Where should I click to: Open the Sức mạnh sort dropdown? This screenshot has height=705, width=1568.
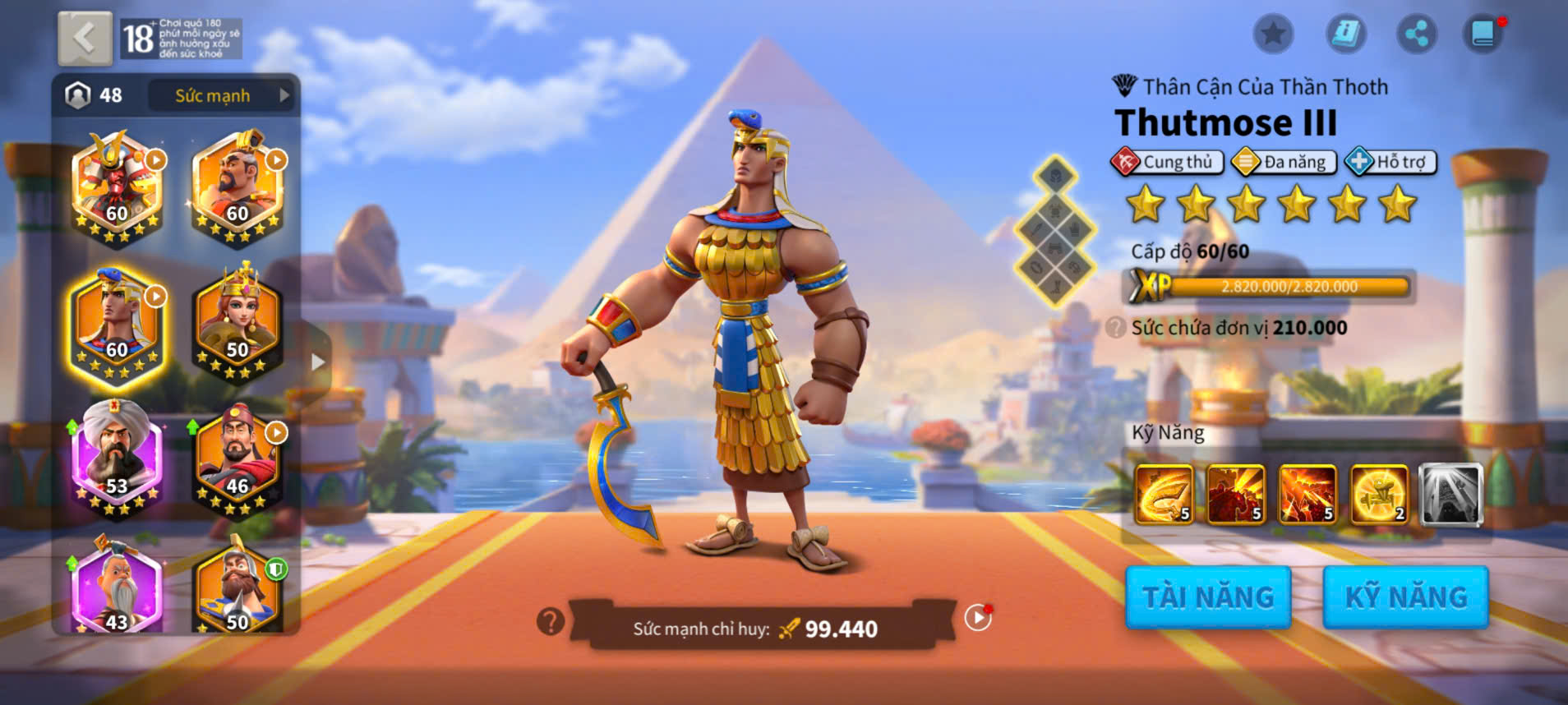[x=222, y=95]
